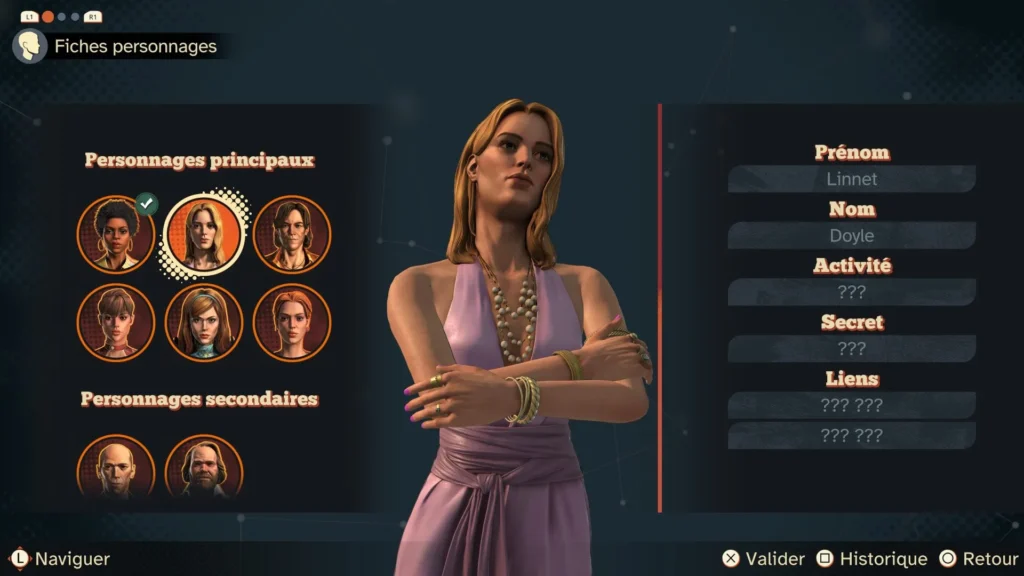This screenshot has width=1024, height=576.
Task: Select the red-haired woman portrait
Action: [x=291, y=322]
